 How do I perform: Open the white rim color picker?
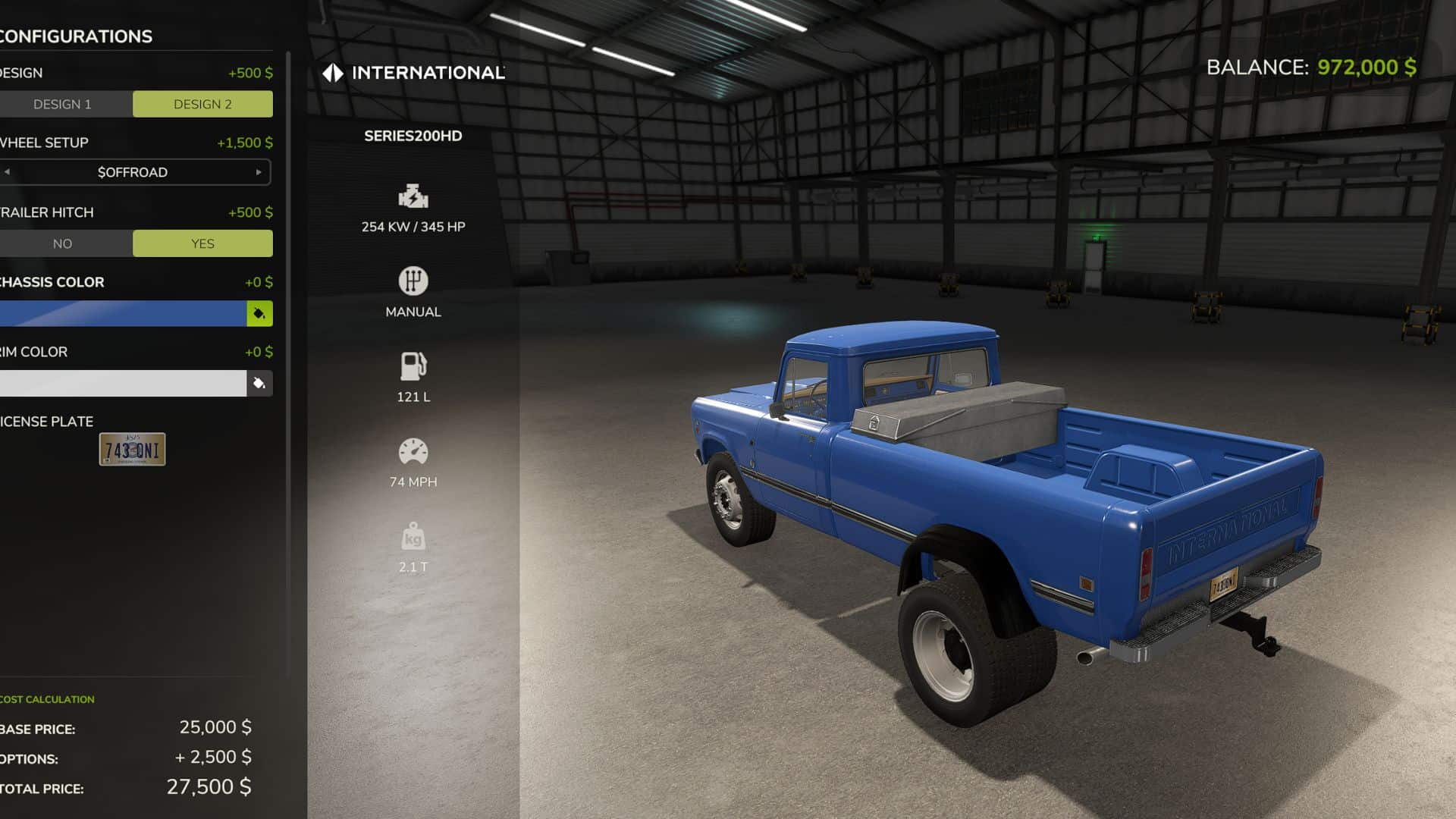259,384
